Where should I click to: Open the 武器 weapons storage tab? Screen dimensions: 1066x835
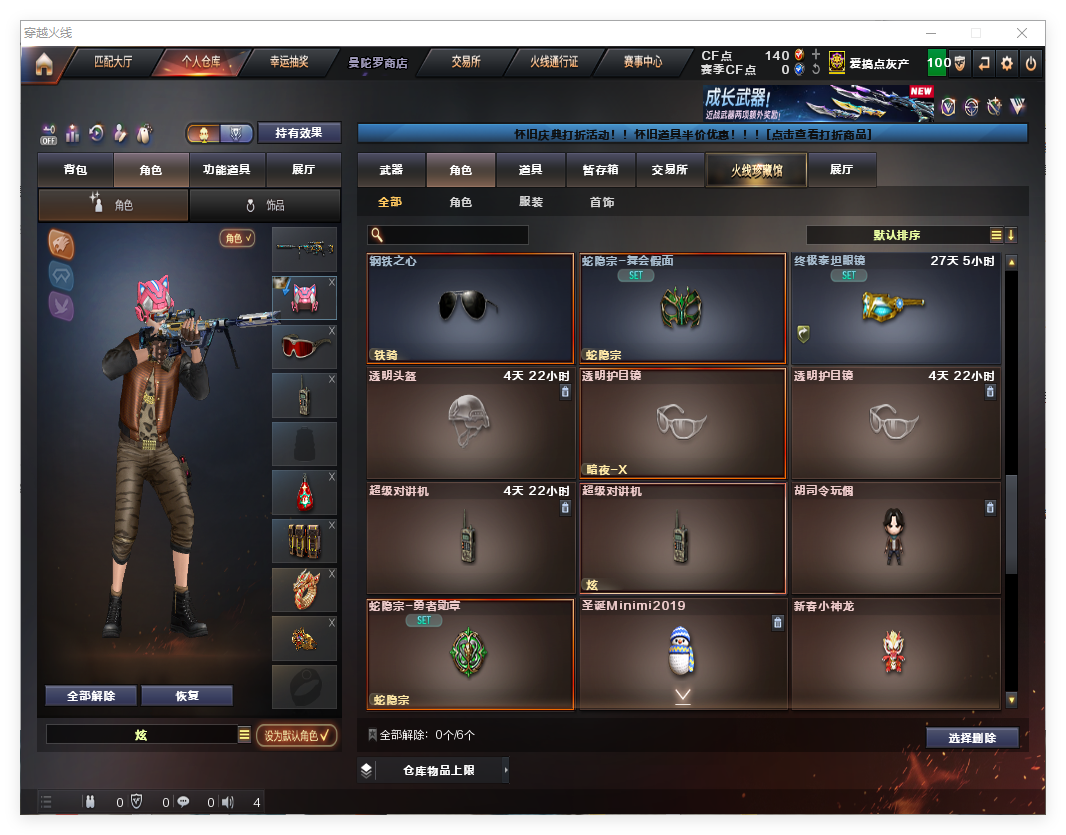click(x=391, y=170)
